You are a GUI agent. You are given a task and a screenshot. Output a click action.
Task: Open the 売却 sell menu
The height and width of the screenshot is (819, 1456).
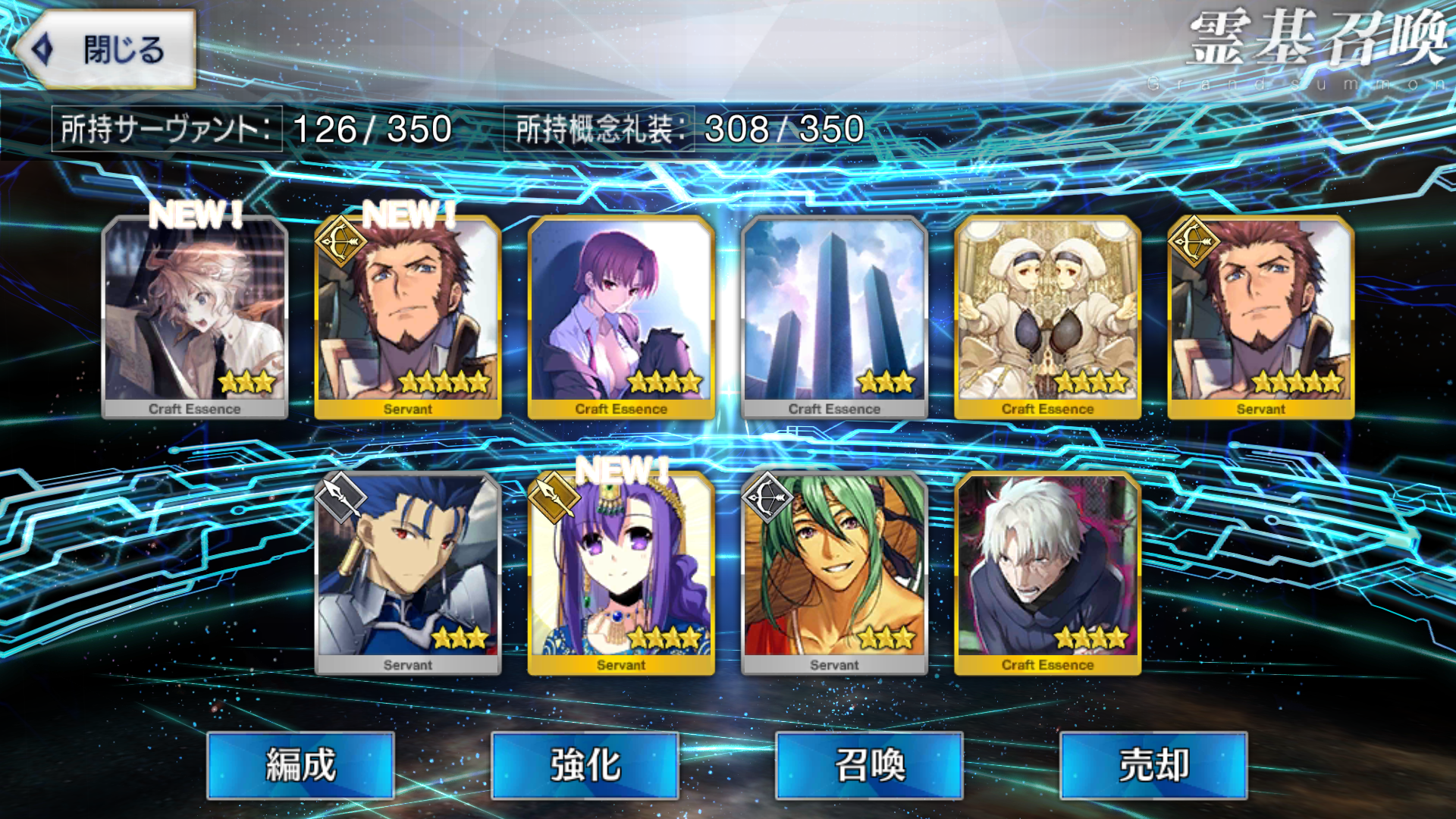point(1153,764)
